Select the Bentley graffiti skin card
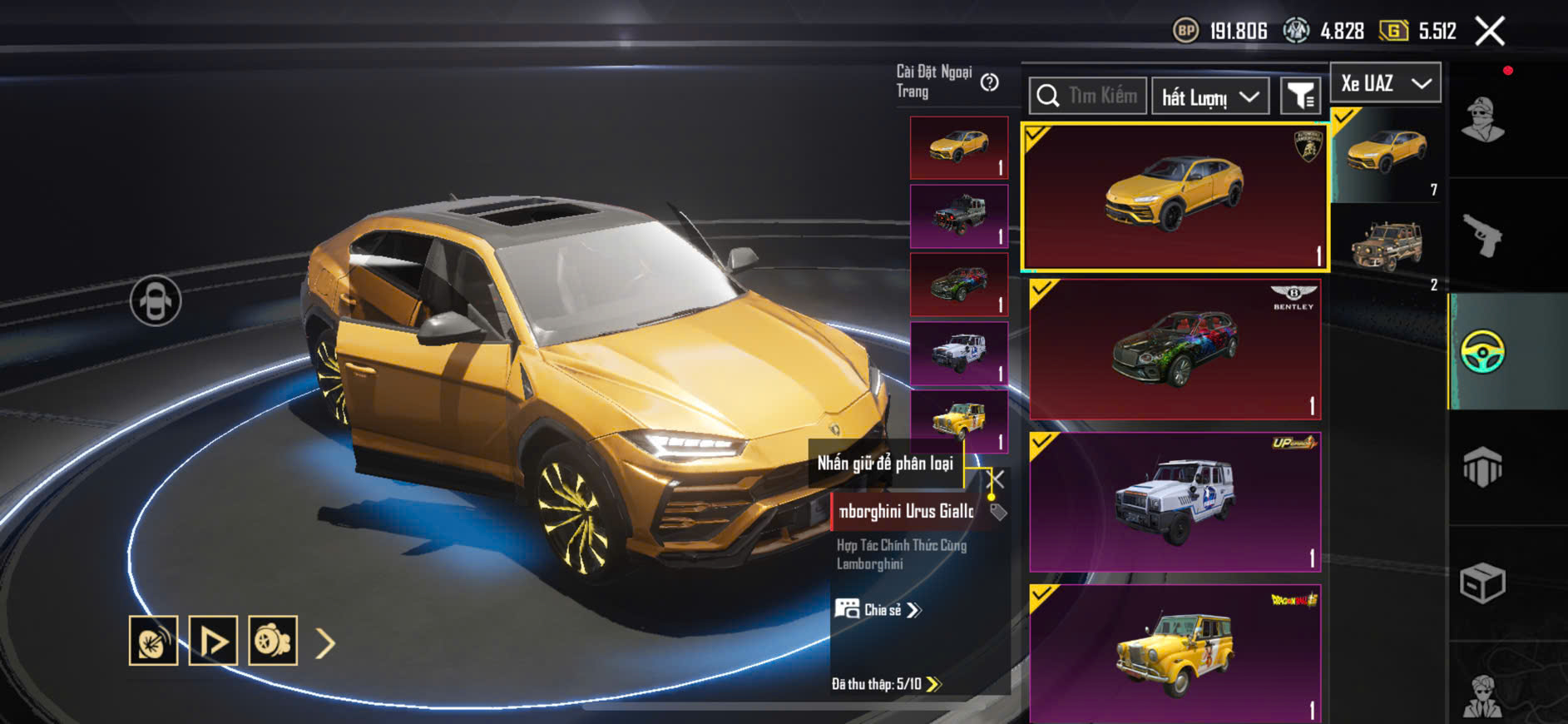 point(1175,350)
